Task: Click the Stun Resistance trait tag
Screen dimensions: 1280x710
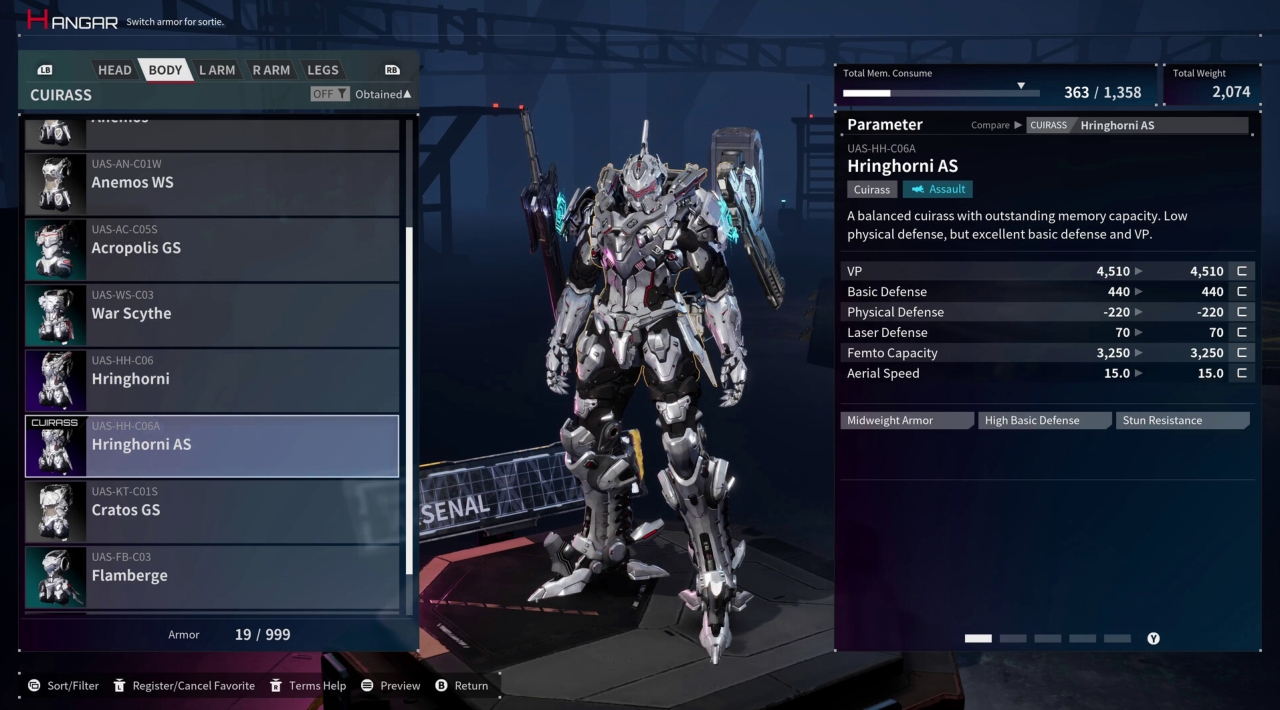Action: click(1182, 421)
